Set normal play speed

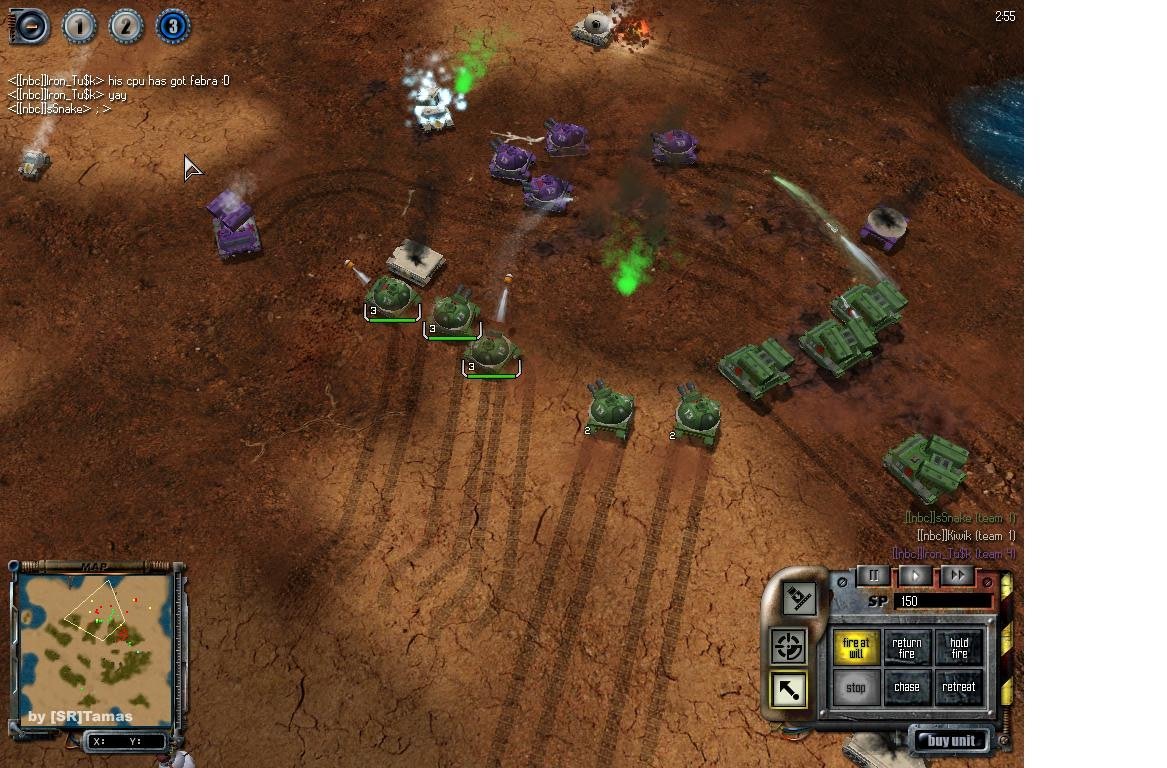click(915, 576)
